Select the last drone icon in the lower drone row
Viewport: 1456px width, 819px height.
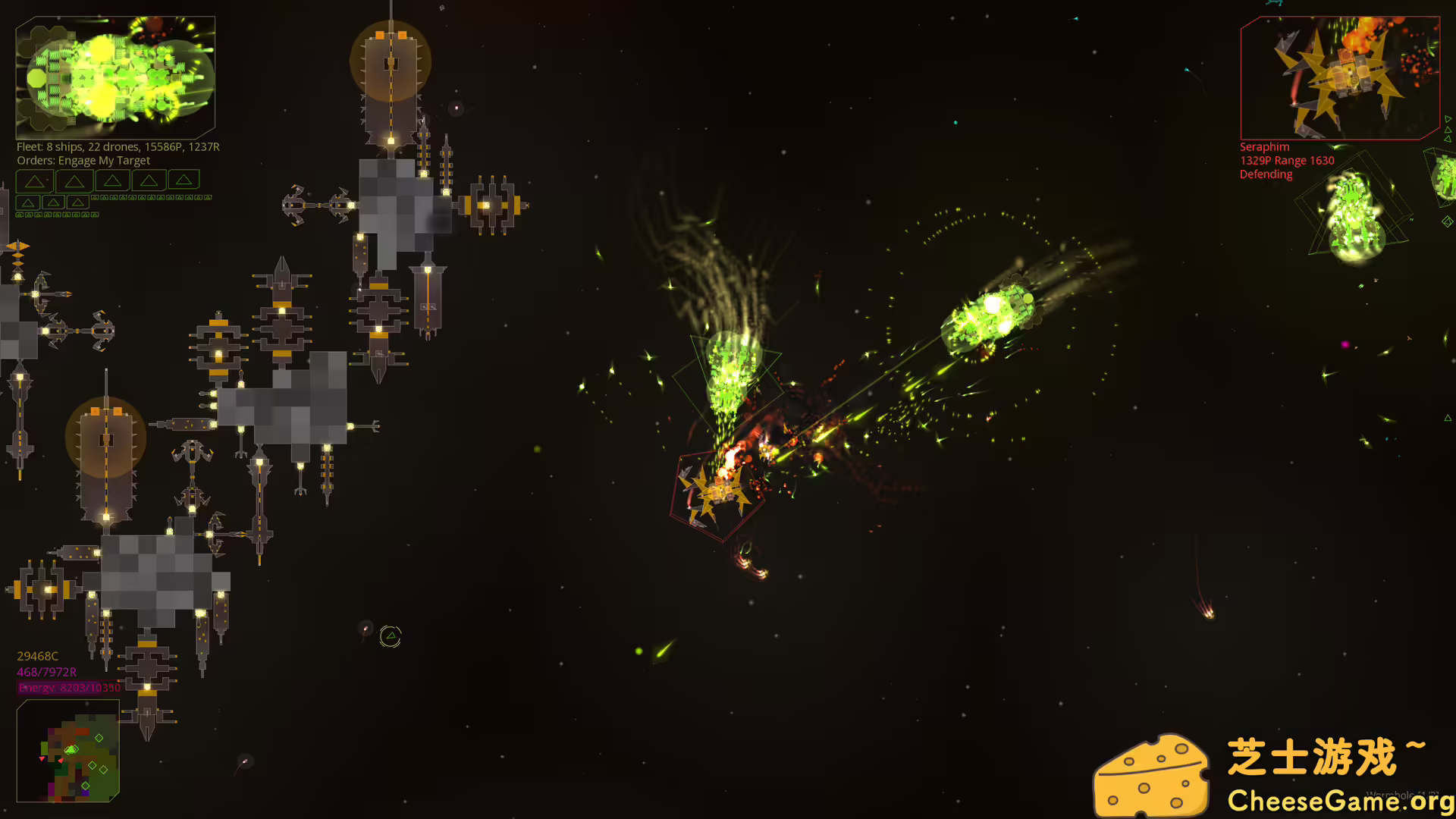pyautogui.click(x=94, y=215)
